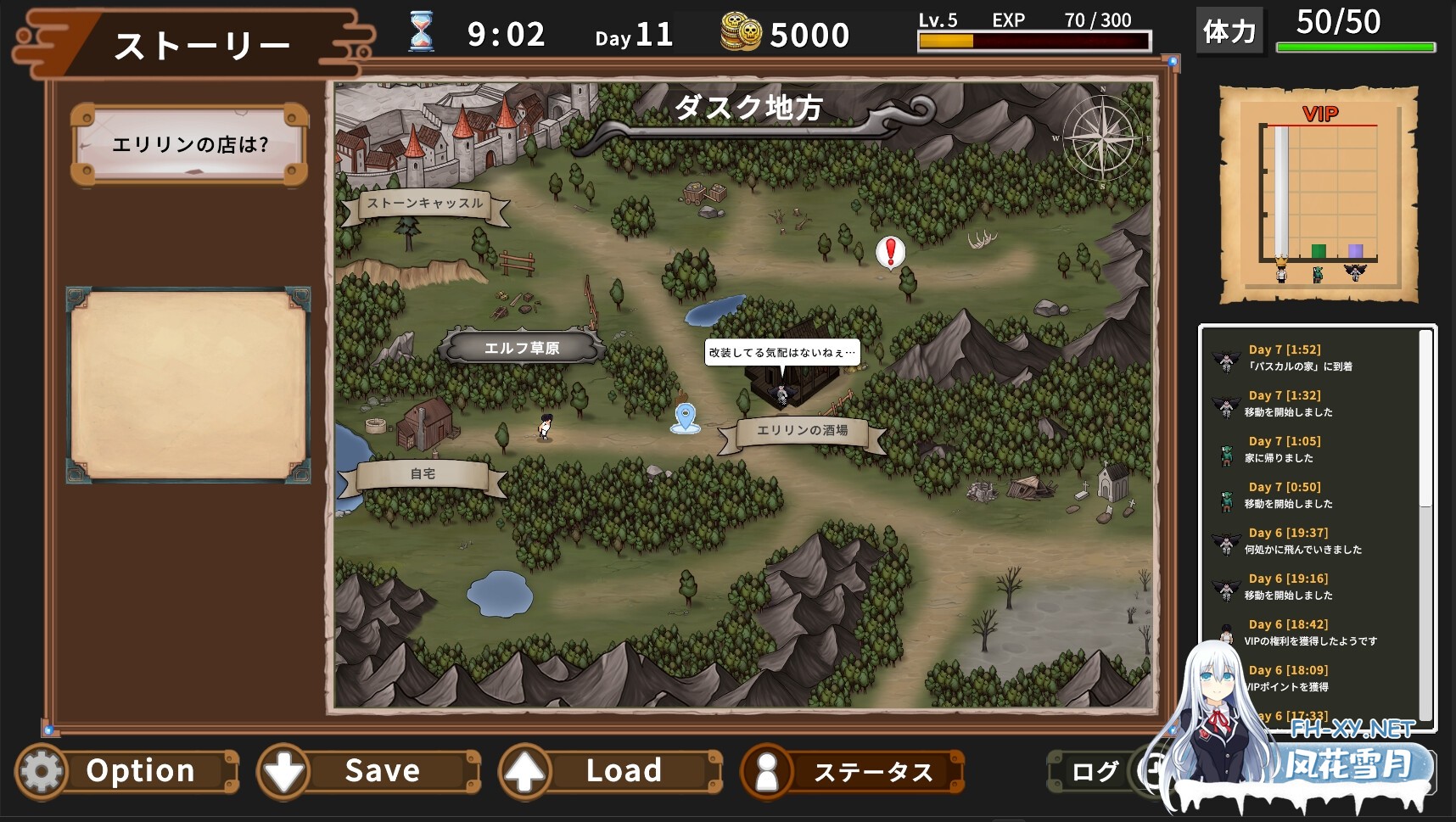Select the ストーンキャッスル location banner
The image size is (1456, 822).
point(425,204)
